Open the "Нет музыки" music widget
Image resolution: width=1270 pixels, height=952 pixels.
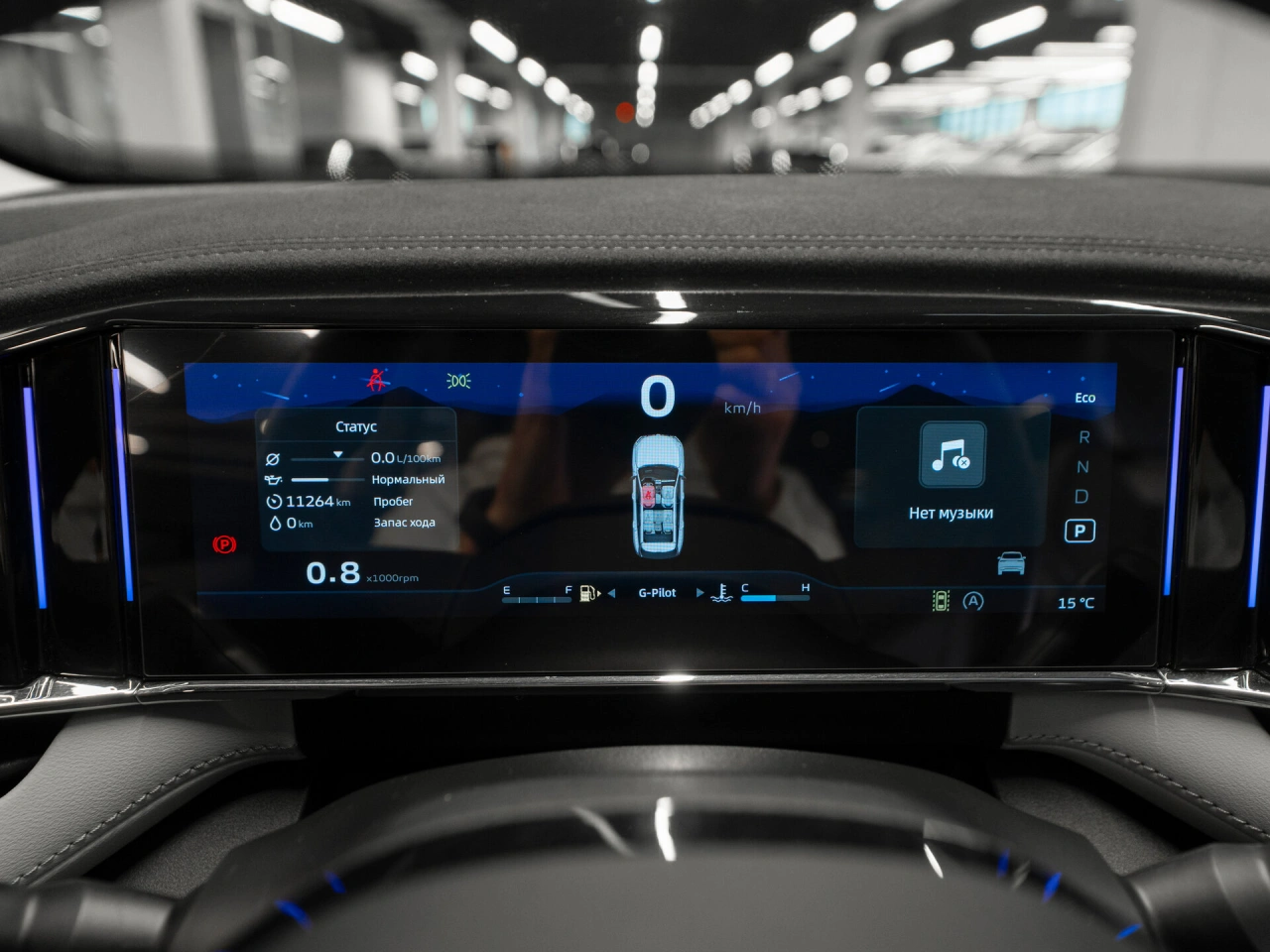[951, 476]
